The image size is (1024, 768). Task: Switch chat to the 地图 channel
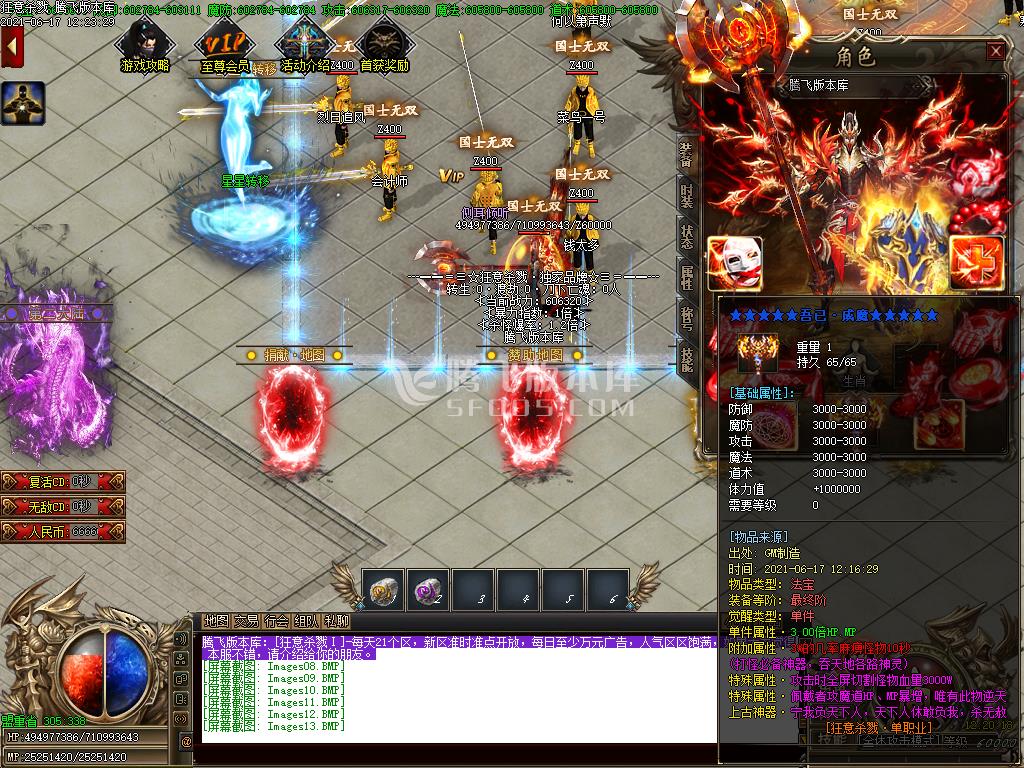pos(216,621)
